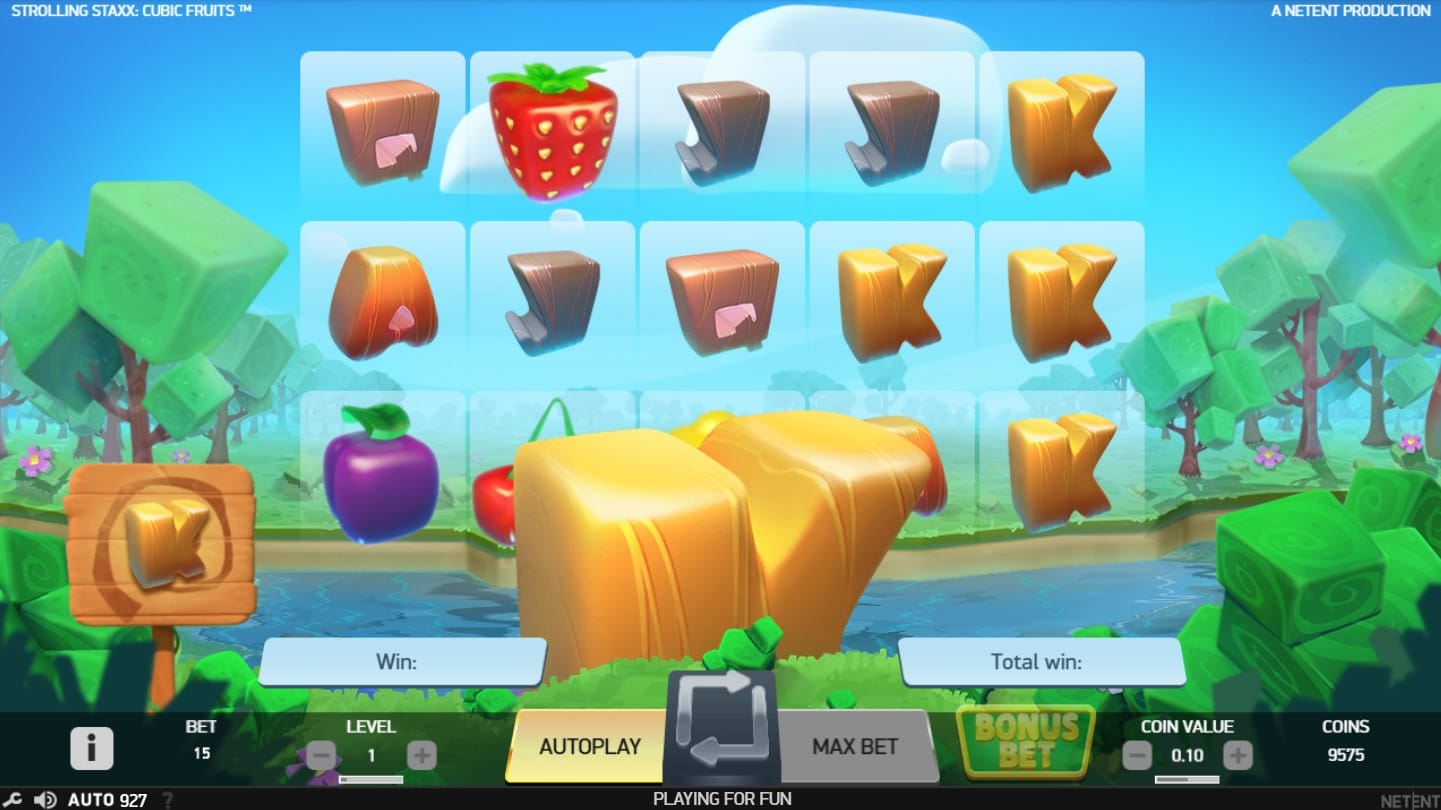Toggle the Bonus Bet button
1441x810 pixels.
pyautogui.click(x=1026, y=741)
